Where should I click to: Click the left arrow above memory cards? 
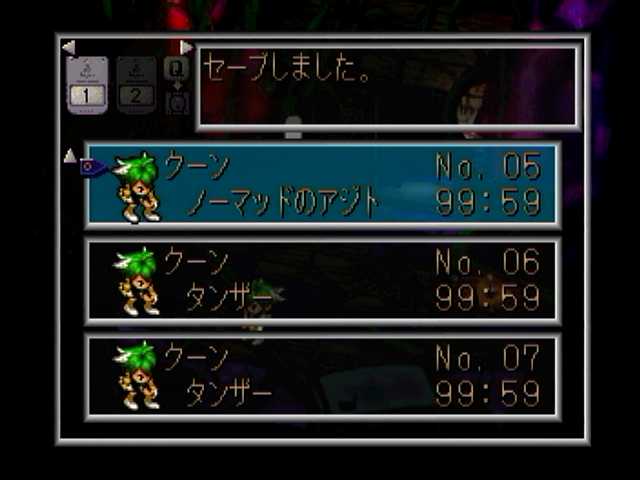68,47
